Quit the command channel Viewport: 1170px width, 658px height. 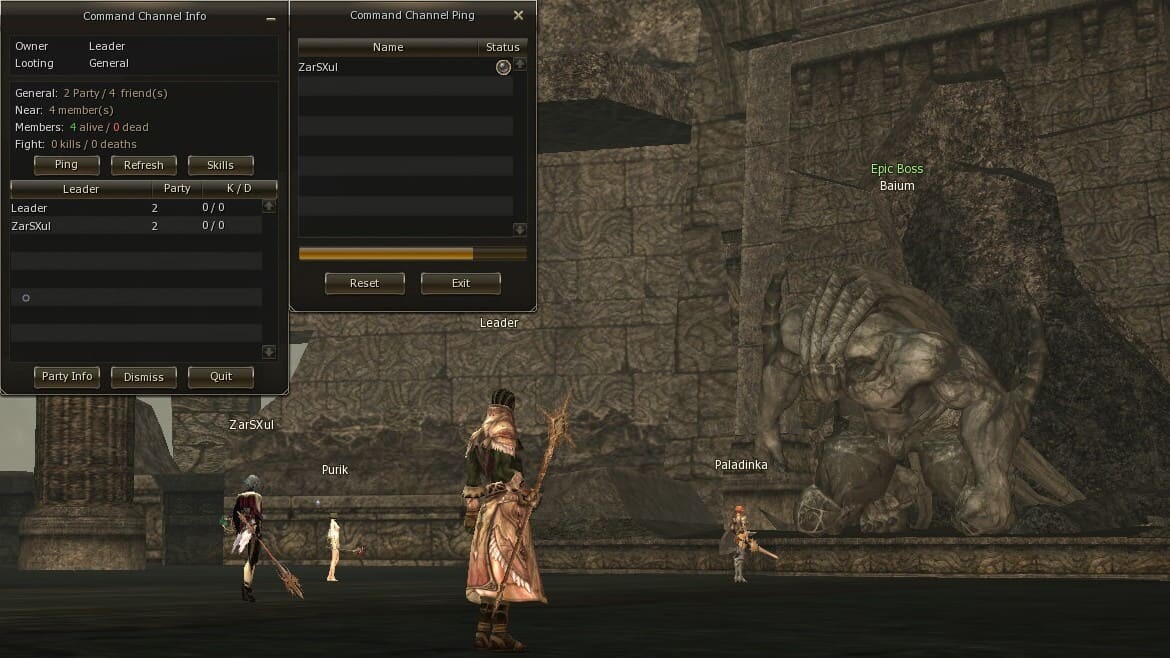coord(220,377)
